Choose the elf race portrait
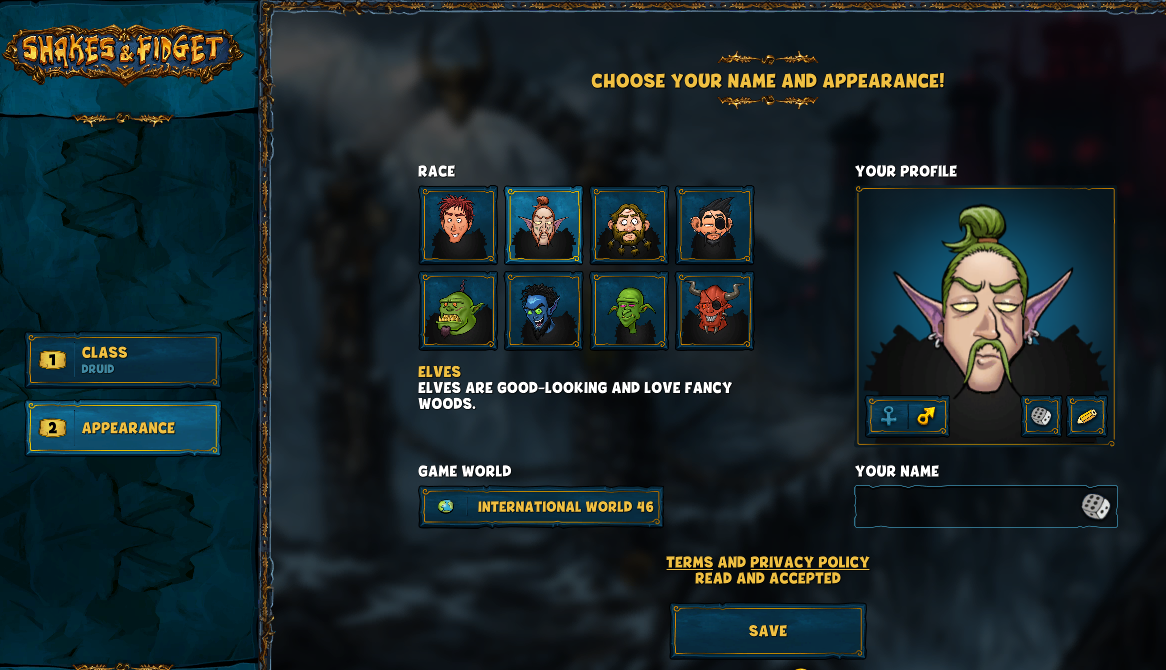 tap(543, 225)
